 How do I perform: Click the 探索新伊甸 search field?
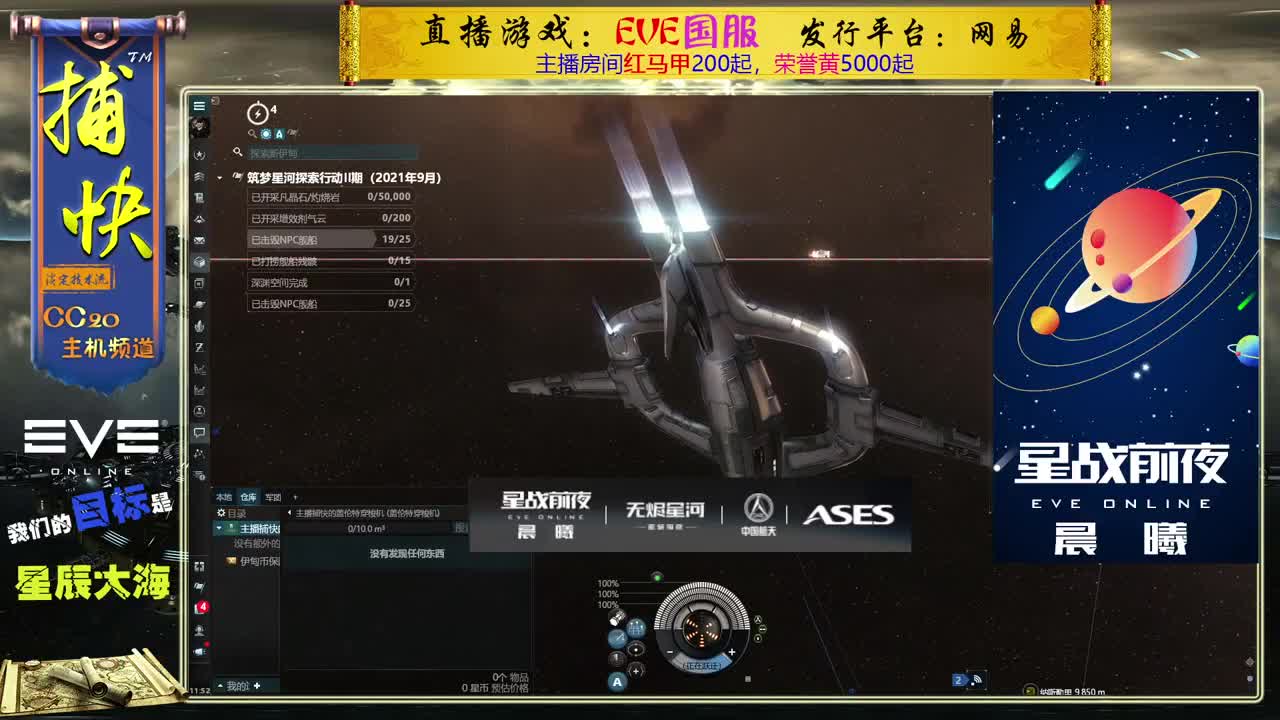pyautogui.click(x=330, y=153)
